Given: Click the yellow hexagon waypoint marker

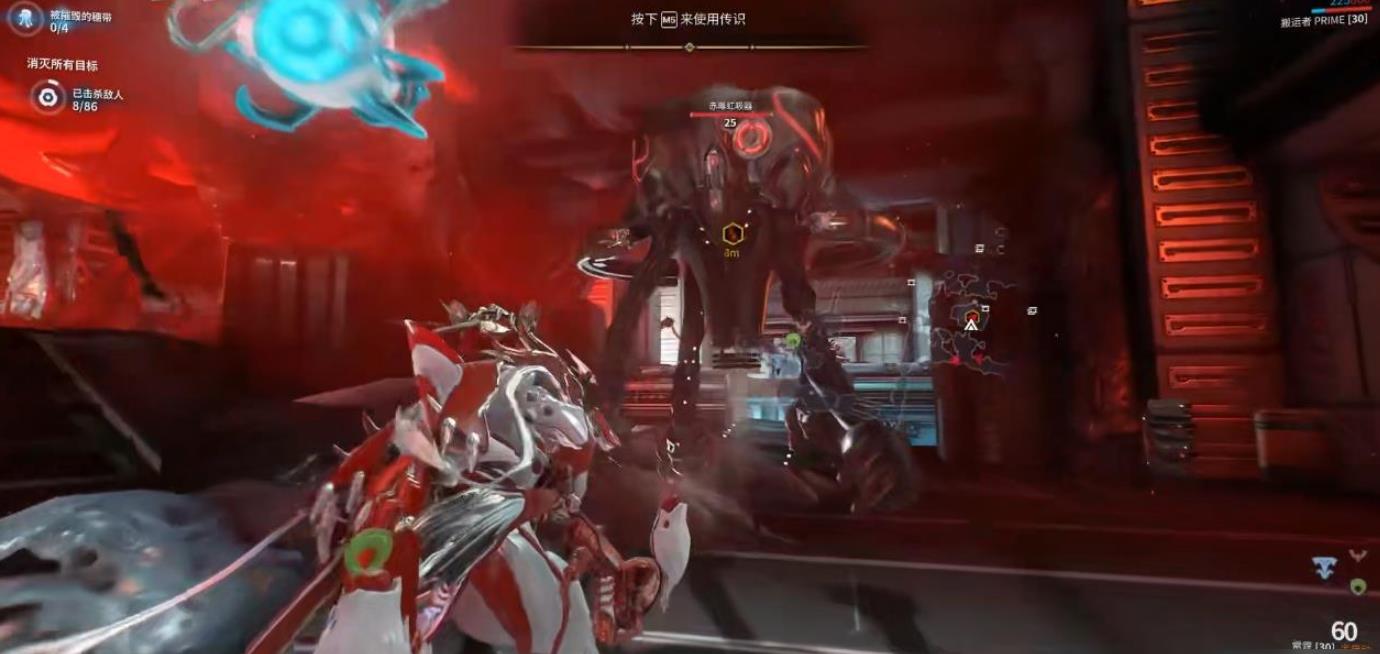Looking at the screenshot, I should point(731,235).
